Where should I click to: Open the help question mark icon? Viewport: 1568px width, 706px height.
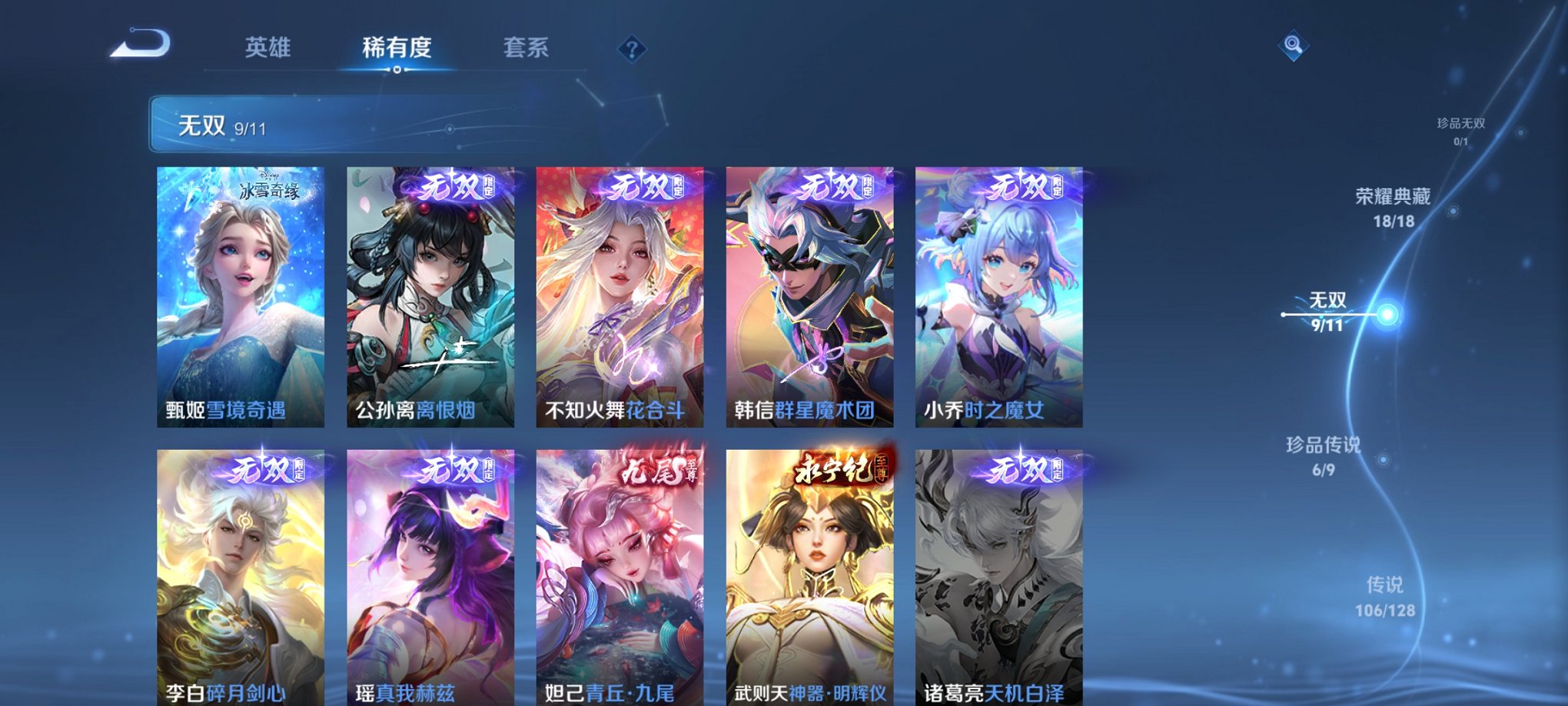pos(632,50)
